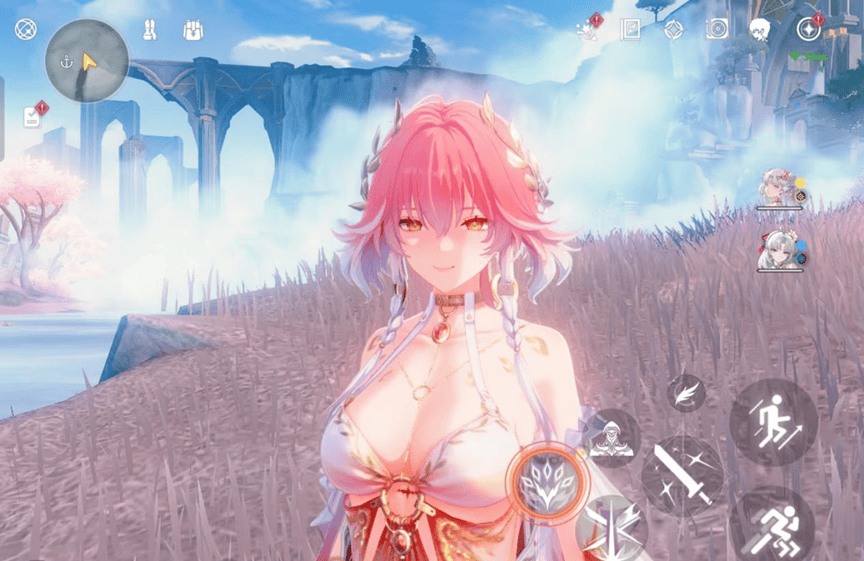
Task: Open the backpack inventory
Action: pos(193,30)
